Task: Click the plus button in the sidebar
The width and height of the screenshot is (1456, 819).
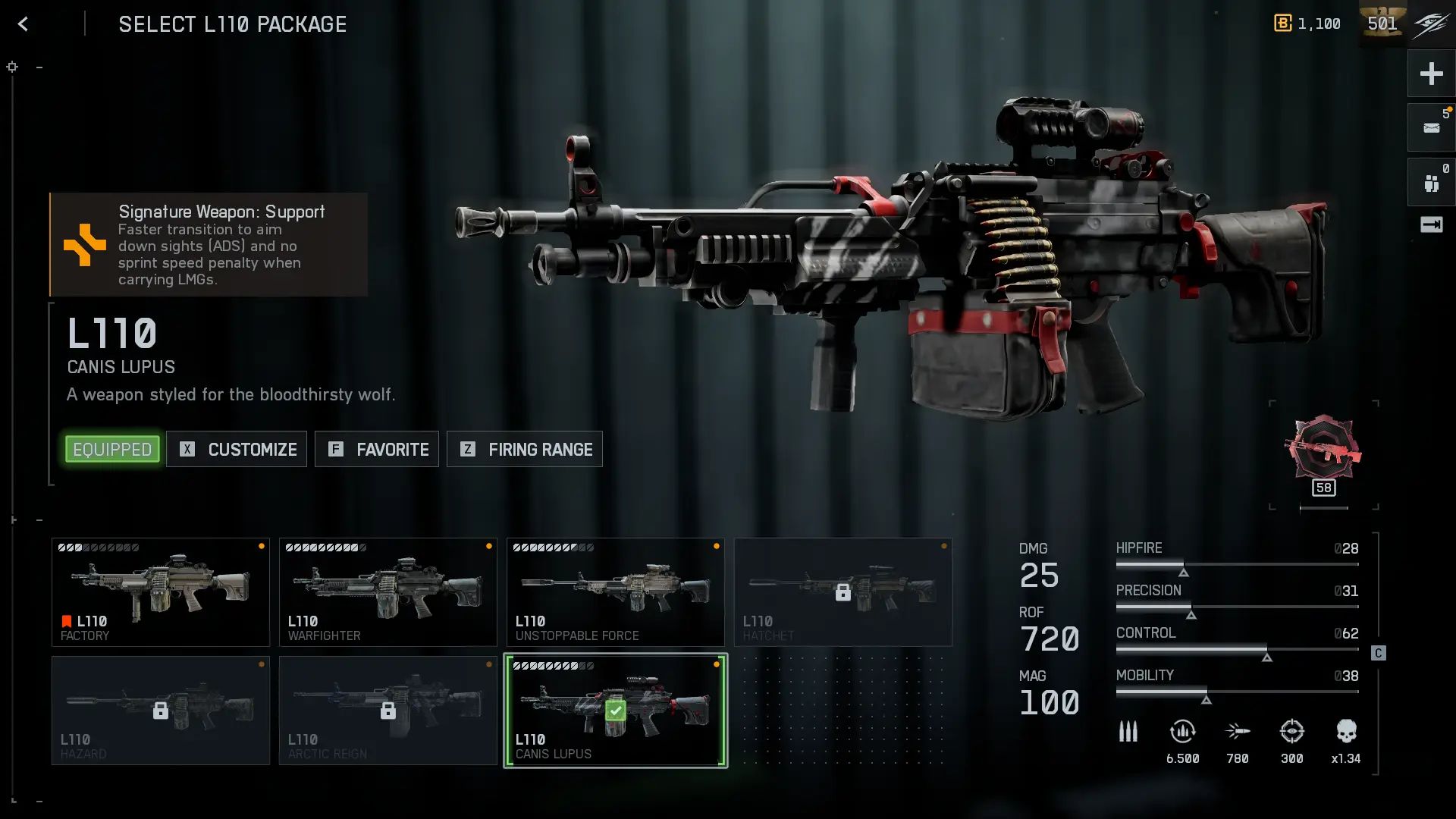Action: click(x=1431, y=74)
